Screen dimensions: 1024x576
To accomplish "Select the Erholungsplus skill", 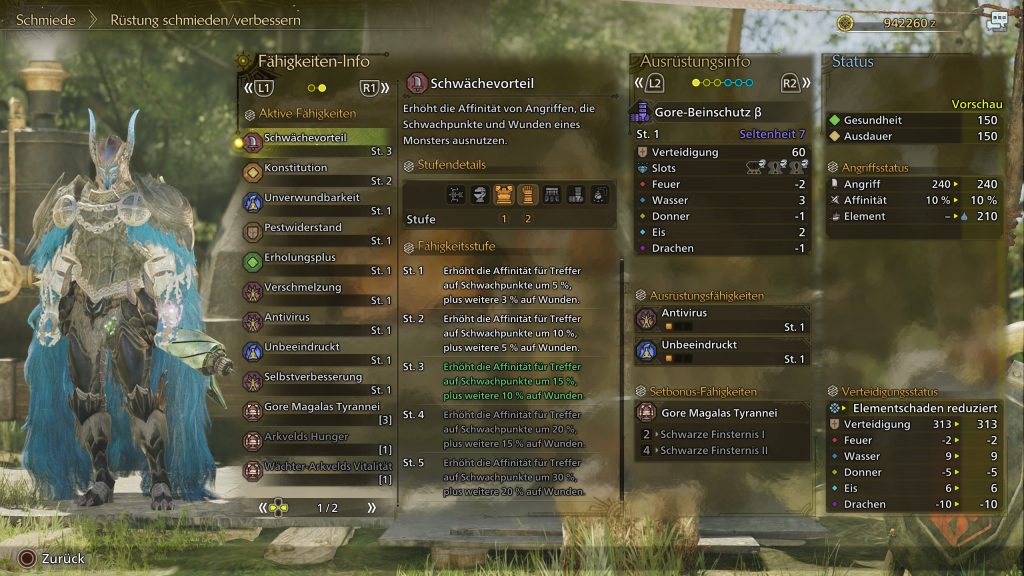I will click(317, 263).
